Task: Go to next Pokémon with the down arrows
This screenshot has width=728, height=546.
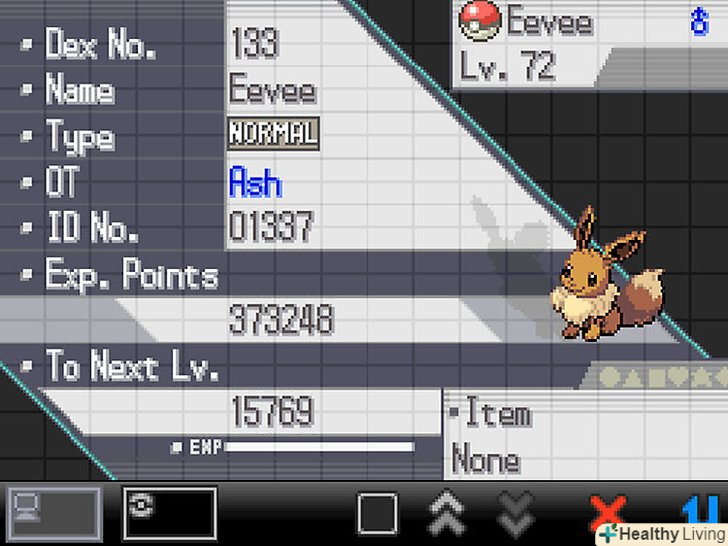Action: pyautogui.click(x=516, y=515)
